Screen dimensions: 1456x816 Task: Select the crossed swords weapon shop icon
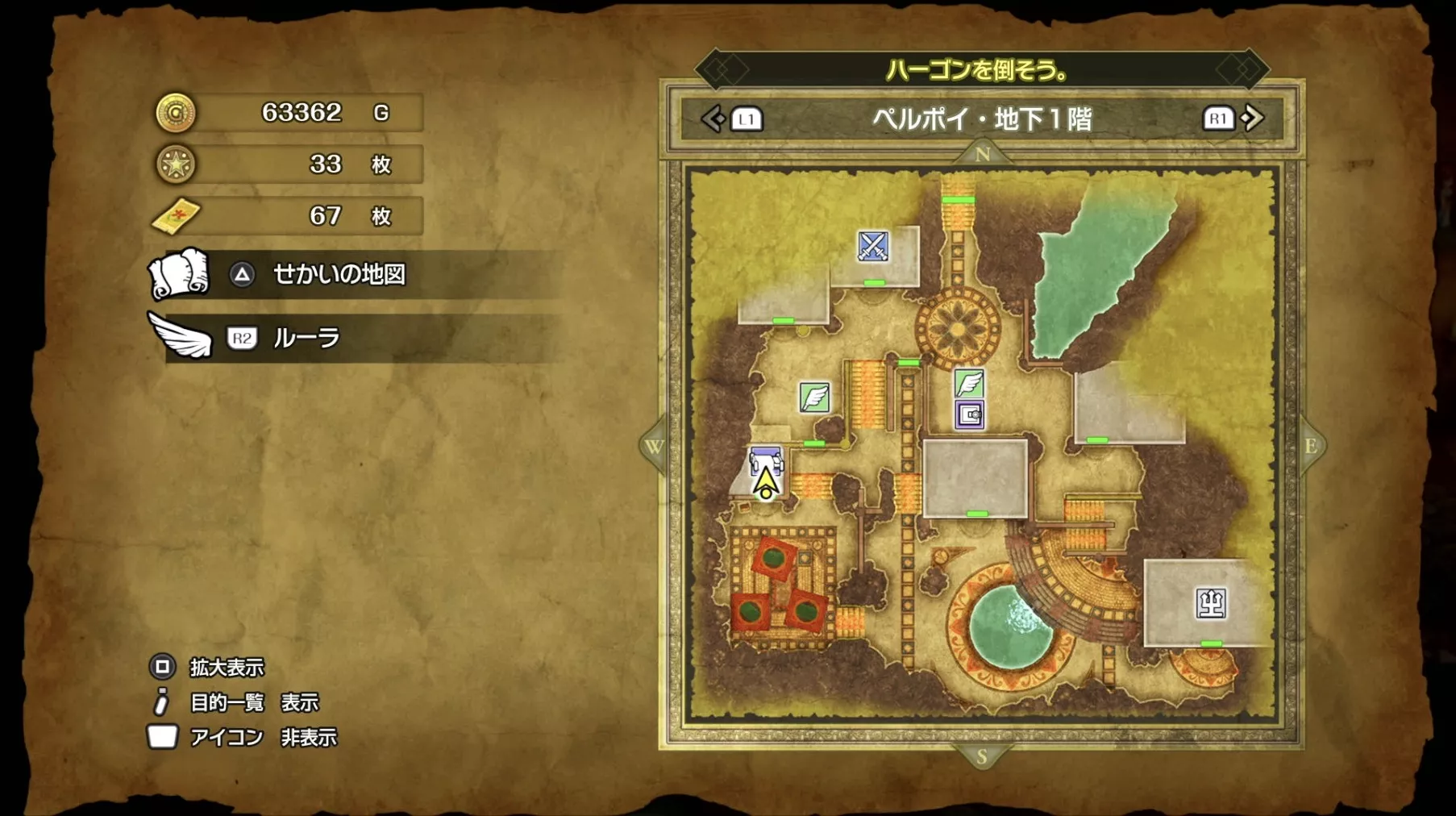[872, 244]
